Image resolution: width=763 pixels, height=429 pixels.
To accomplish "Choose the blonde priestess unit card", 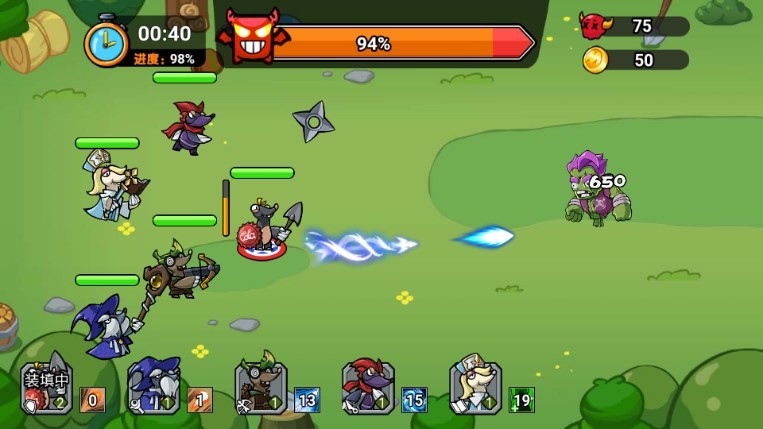I will pyautogui.click(x=475, y=388).
